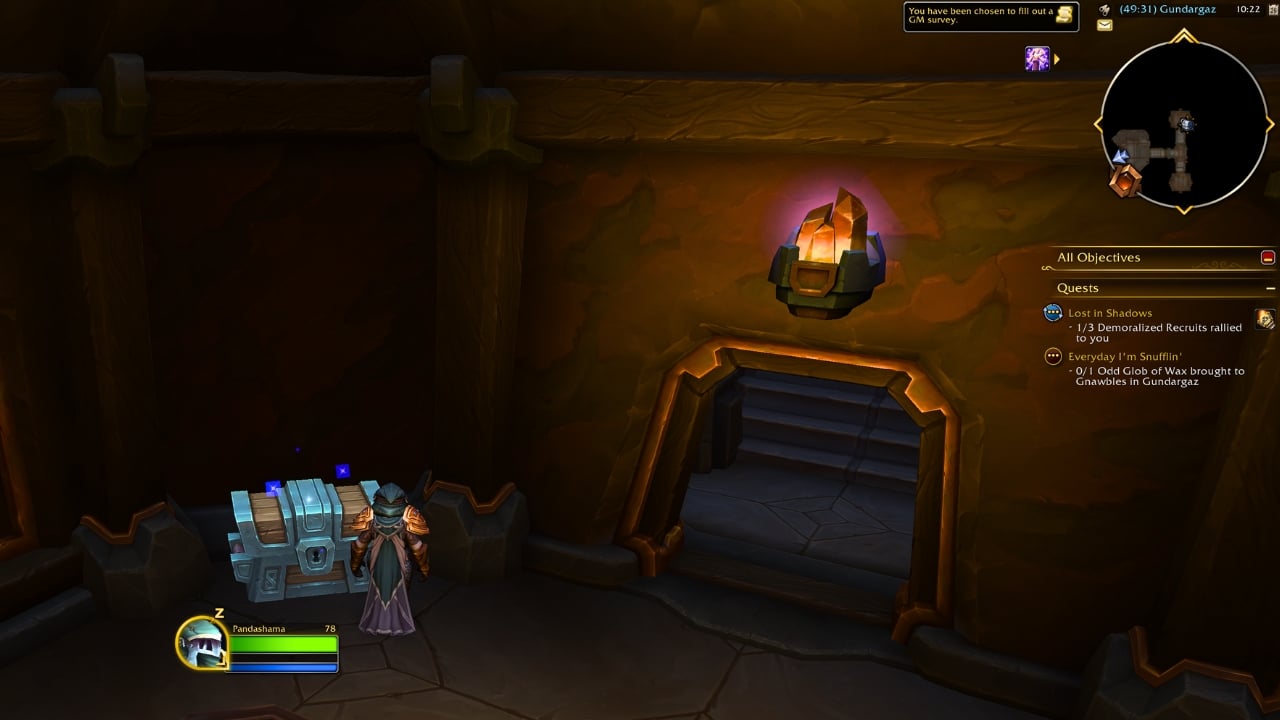The height and width of the screenshot is (720, 1280).
Task: Open the Quests header dropdown
Action: 1079,287
